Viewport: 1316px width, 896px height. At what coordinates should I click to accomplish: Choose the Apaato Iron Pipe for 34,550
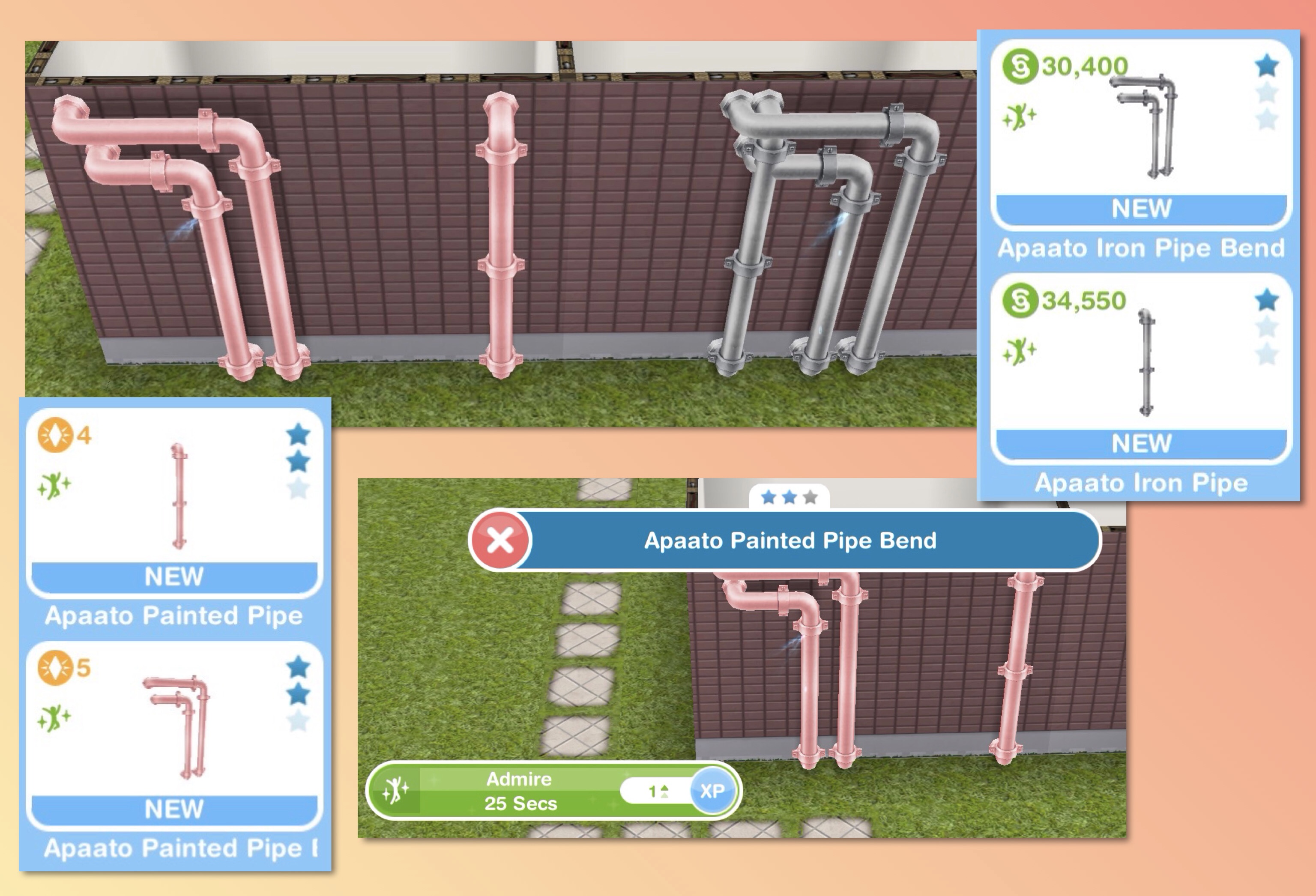point(1140,368)
